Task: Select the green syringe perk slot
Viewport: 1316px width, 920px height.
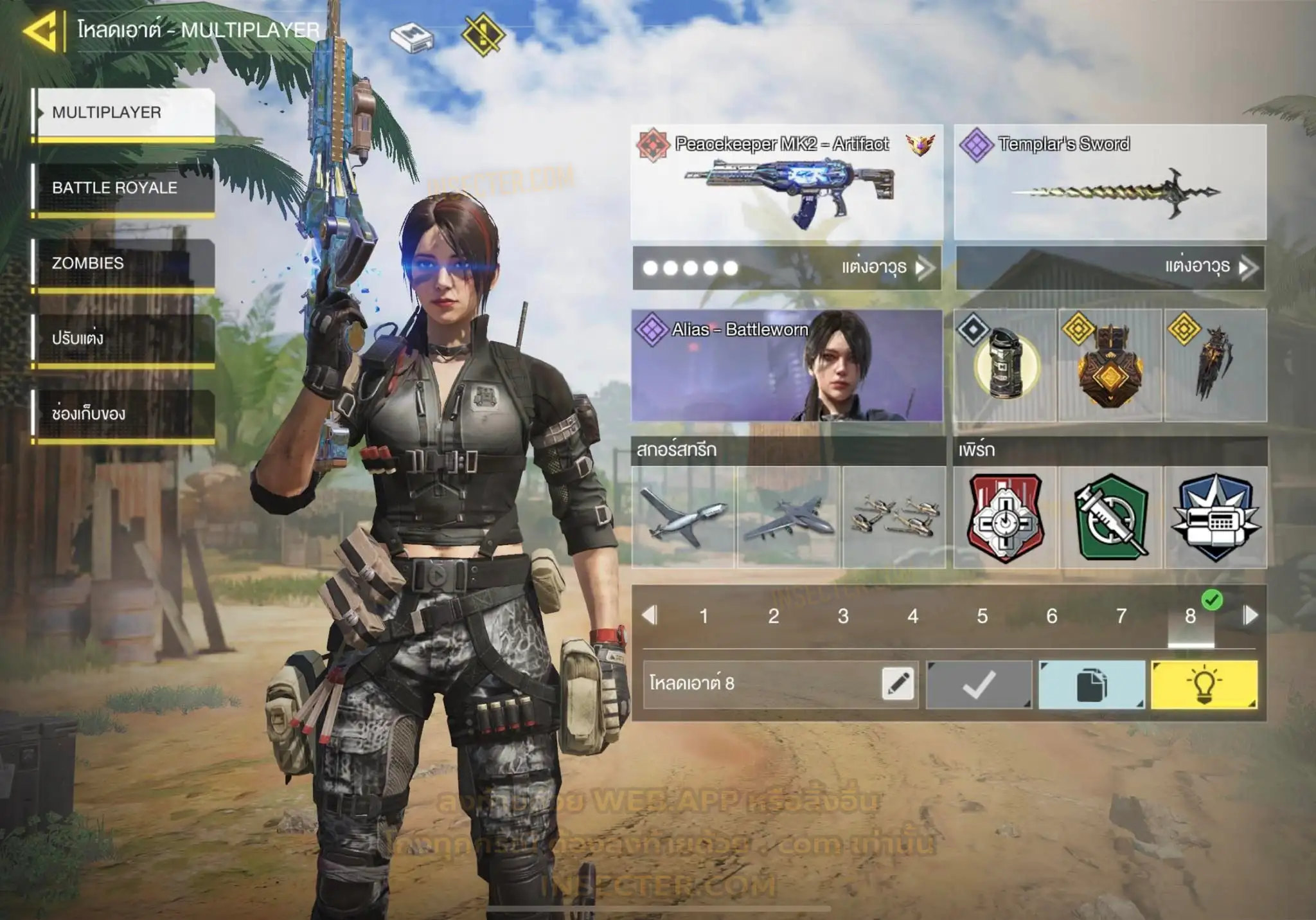Action: point(1110,517)
